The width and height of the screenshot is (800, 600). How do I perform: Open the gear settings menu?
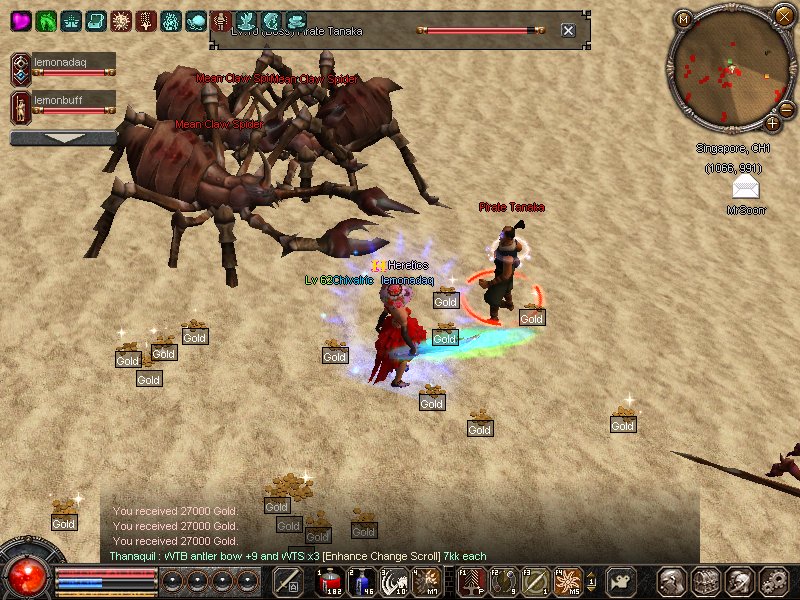click(x=773, y=581)
